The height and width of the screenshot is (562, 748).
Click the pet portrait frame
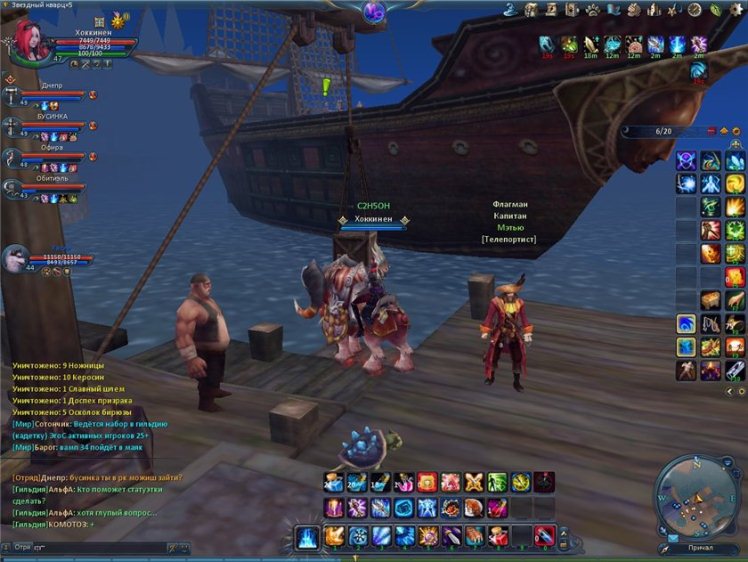tap(16, 259)
